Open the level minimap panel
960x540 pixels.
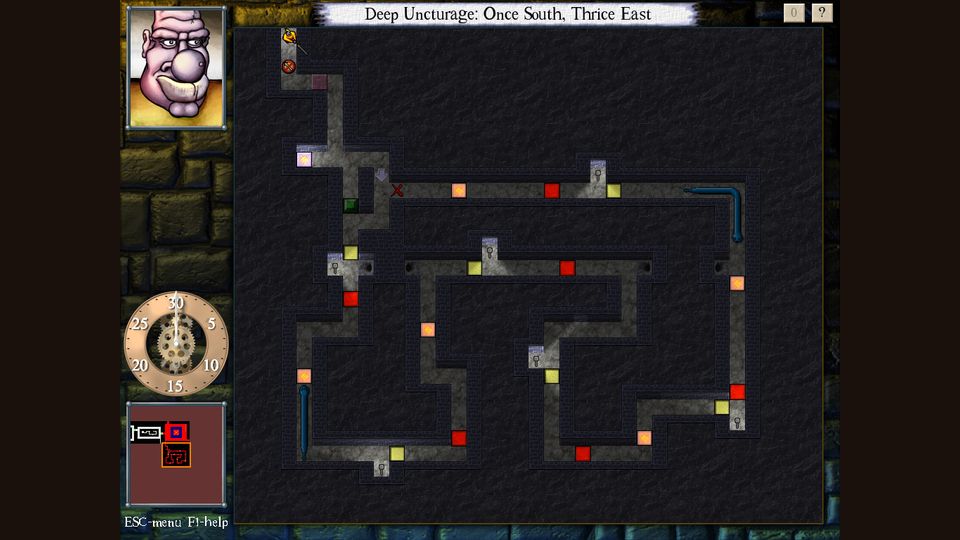(176, 453)
